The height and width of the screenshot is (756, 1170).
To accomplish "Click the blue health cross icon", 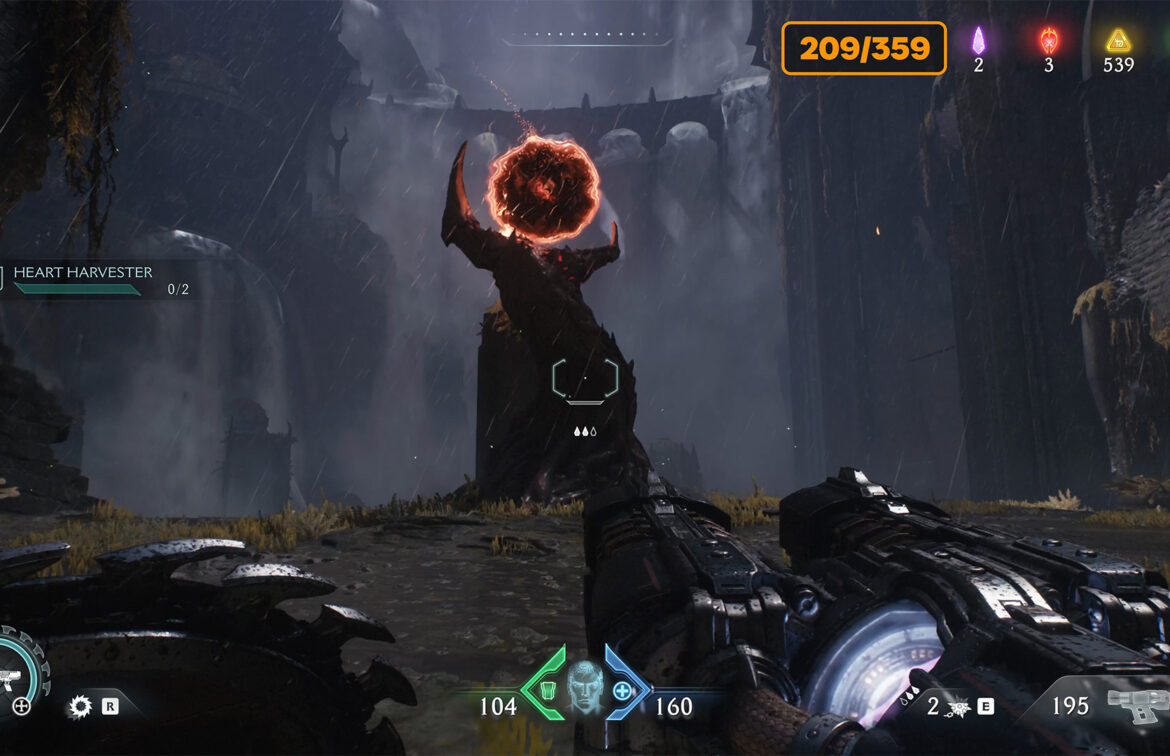I will [622, 690].
